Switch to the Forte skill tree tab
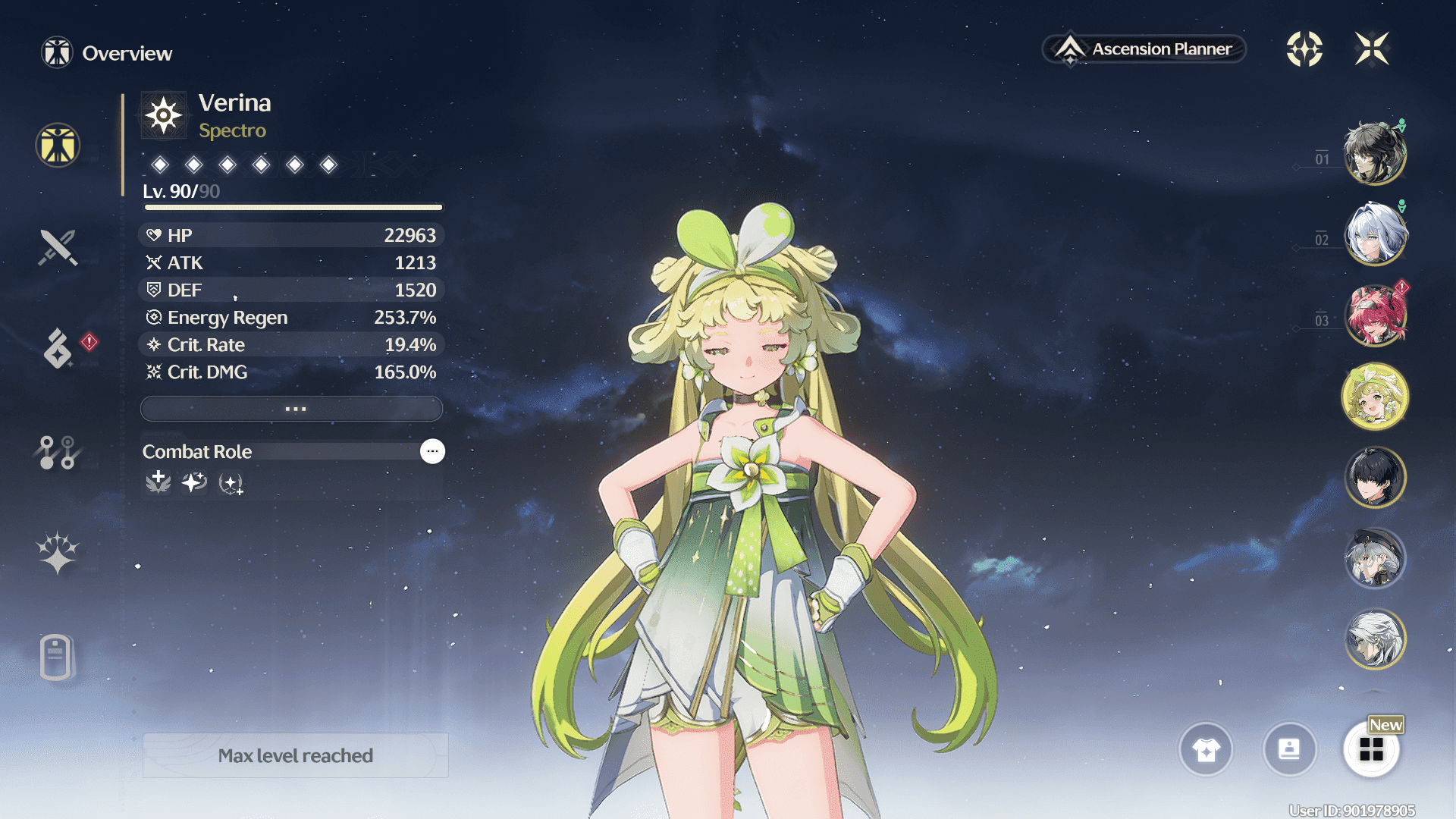The height and width of the screenshot is (819, 1456). coord(58,452)
